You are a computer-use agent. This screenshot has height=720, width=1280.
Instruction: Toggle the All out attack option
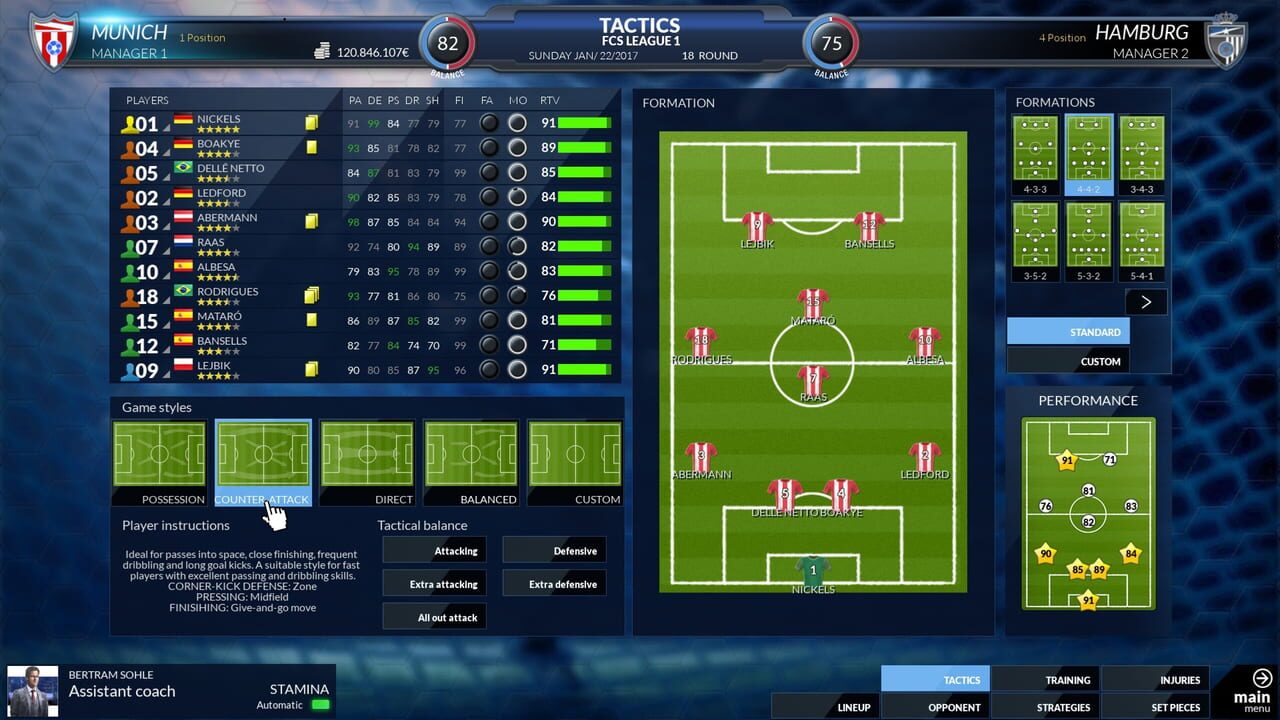click(x=434, y=616)
